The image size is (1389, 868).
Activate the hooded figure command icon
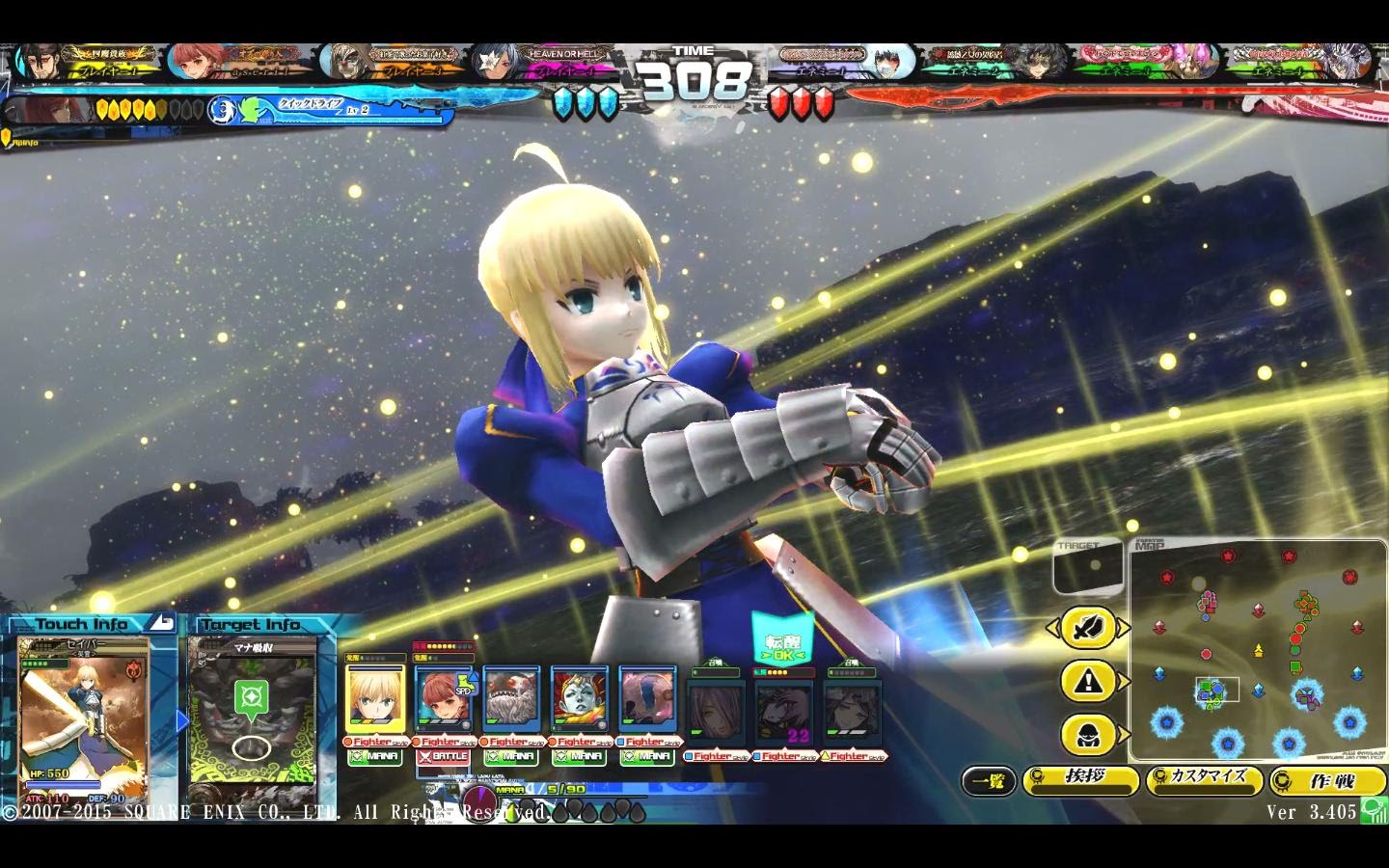1088,736
